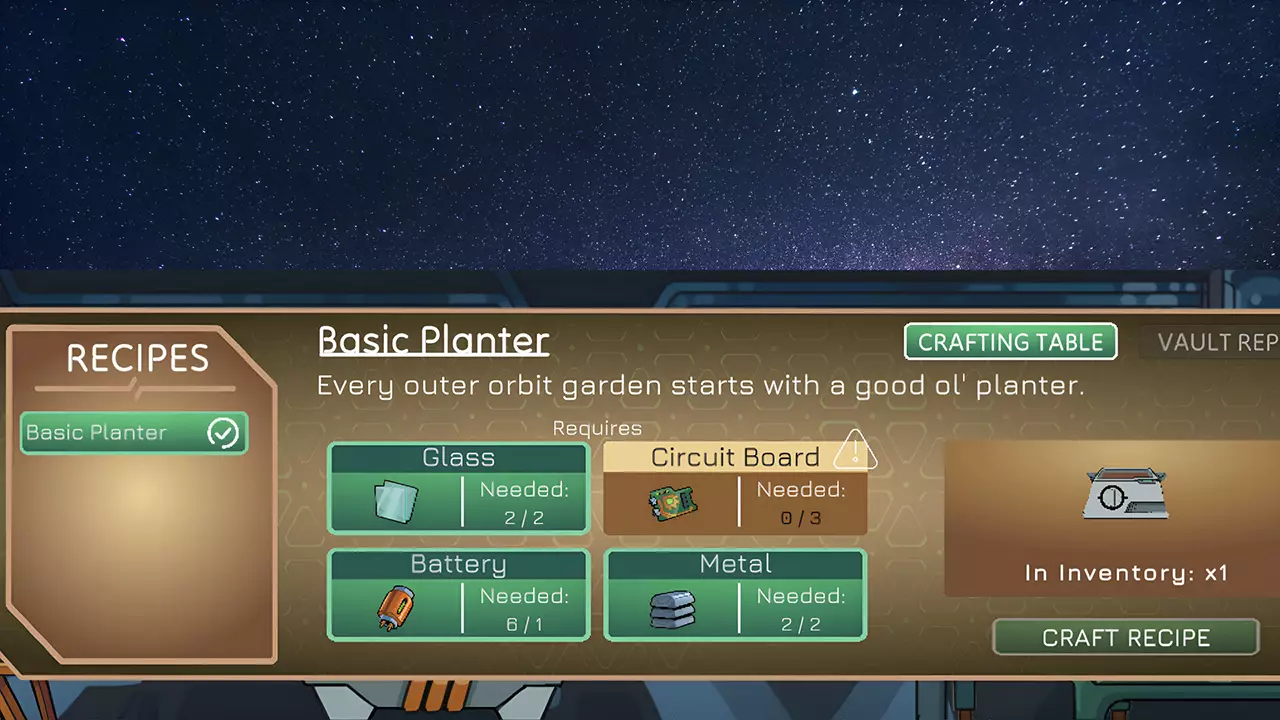This screenshot has height=720, width=1280.
Task: Click the Glass 2/2 needed counter
Action: pos(525,503)
